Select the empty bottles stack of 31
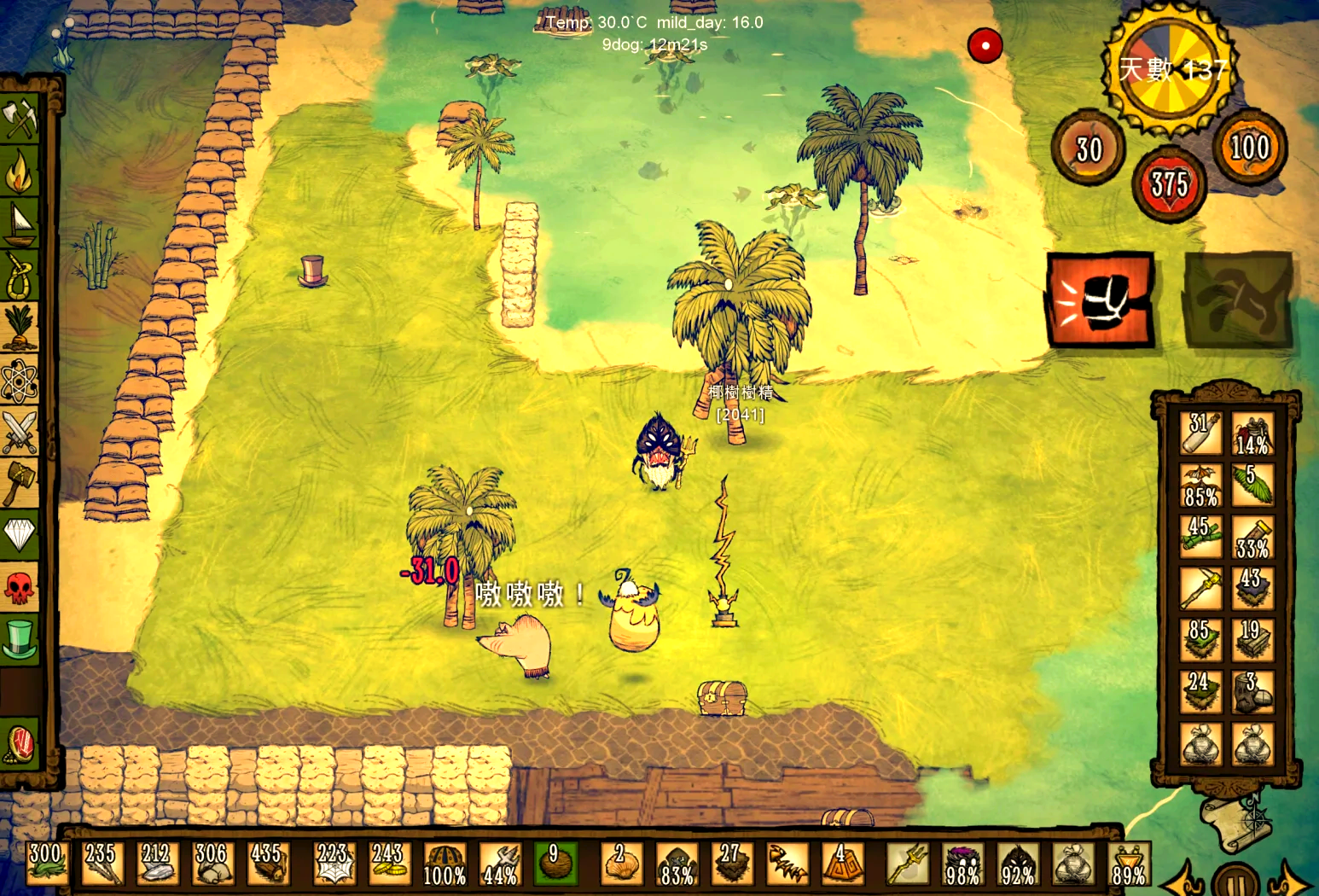Image resolution: width=1319 pixels, height=896 pixels. click(x=1200, y=433)
